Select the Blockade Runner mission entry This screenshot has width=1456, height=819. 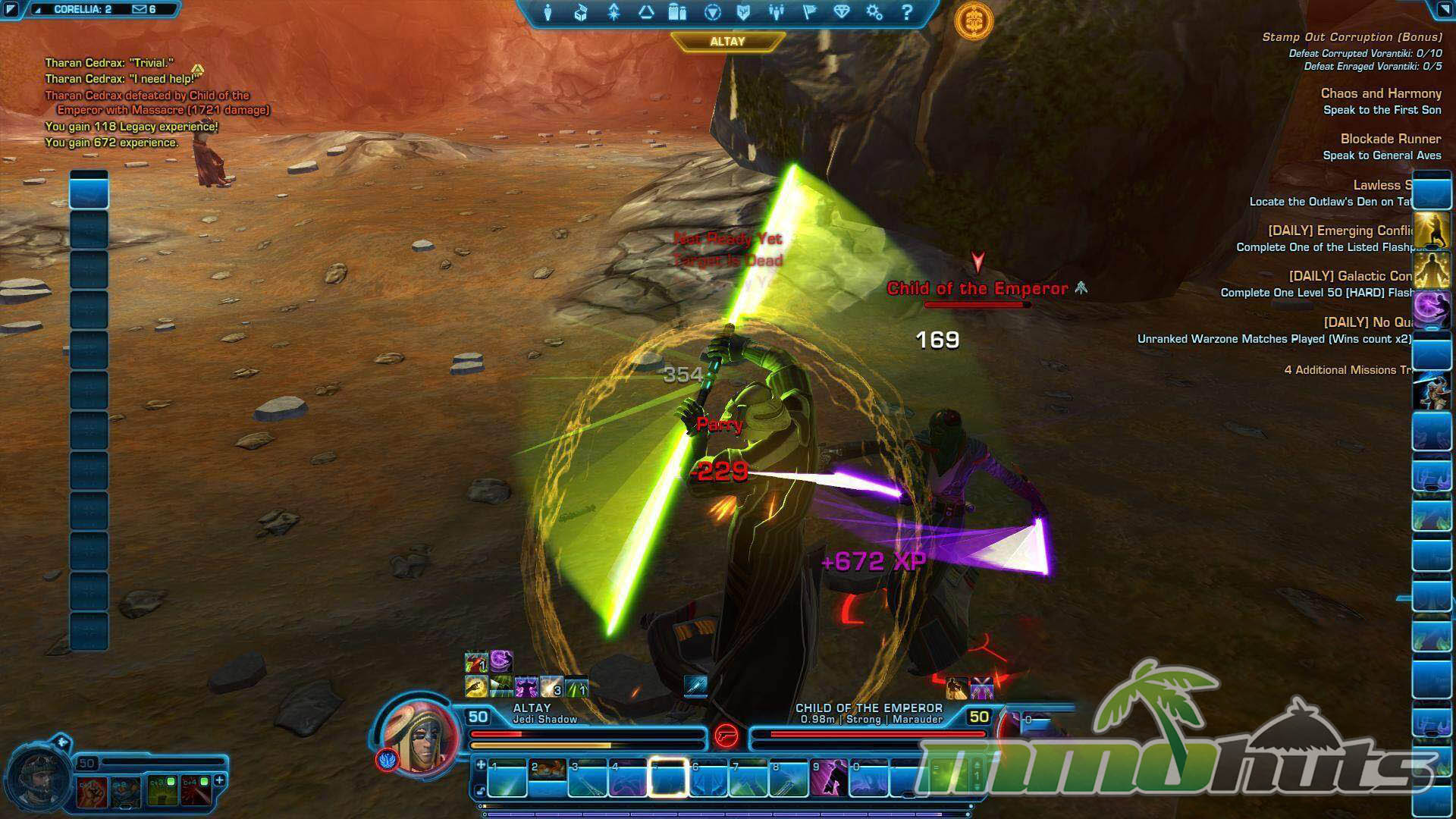1390,140
